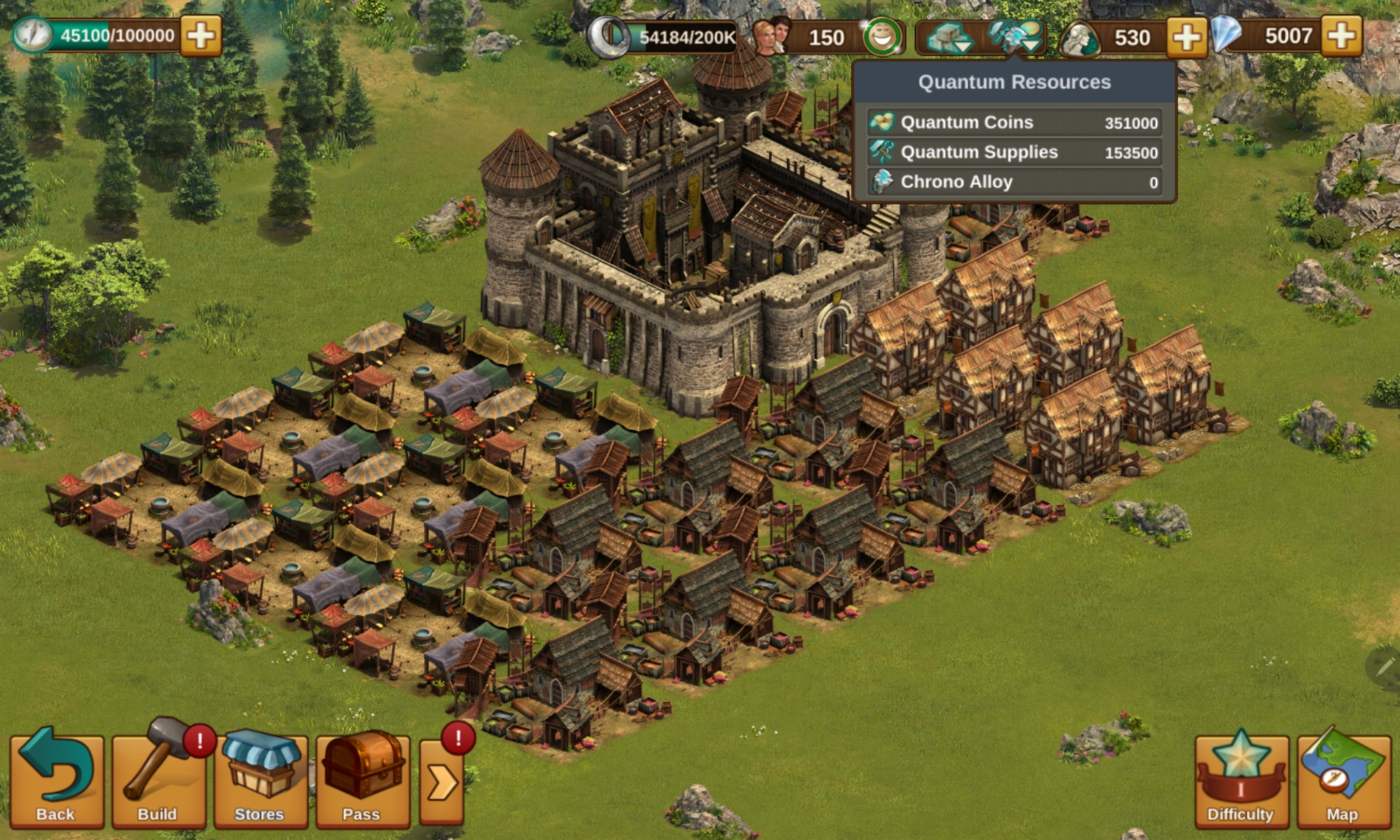Screen dimensions: 1400x840
Task: Select the Chrono Alloy row
Action: [1014, 182]
